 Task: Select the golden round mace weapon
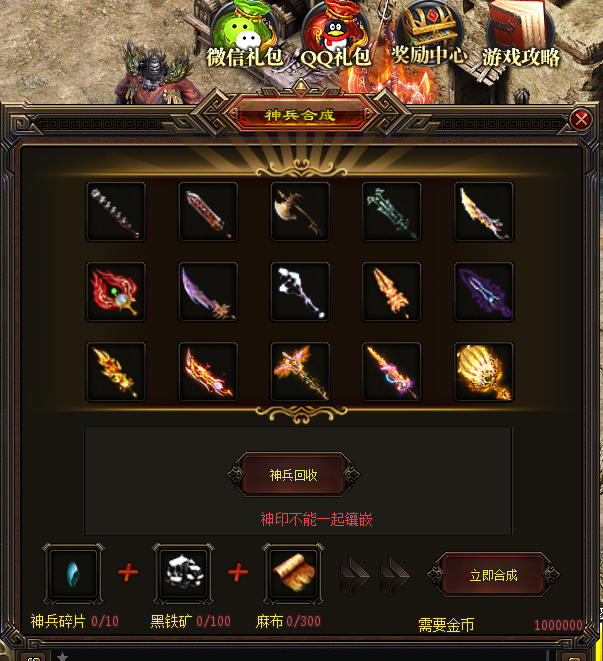tap(484, 372)
